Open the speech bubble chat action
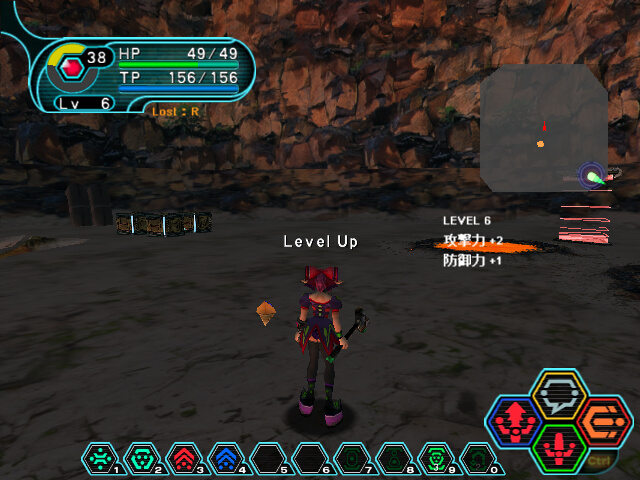The width and height of the screenshot is (640, 480). click(558, 395)
